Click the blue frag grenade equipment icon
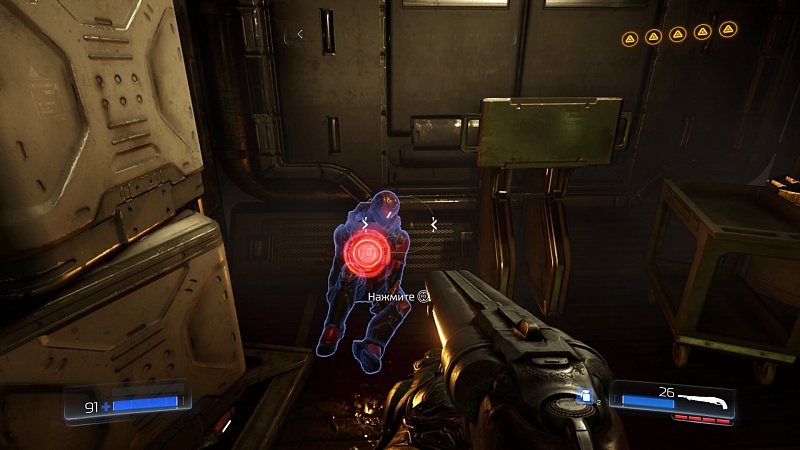 (585, 396)
